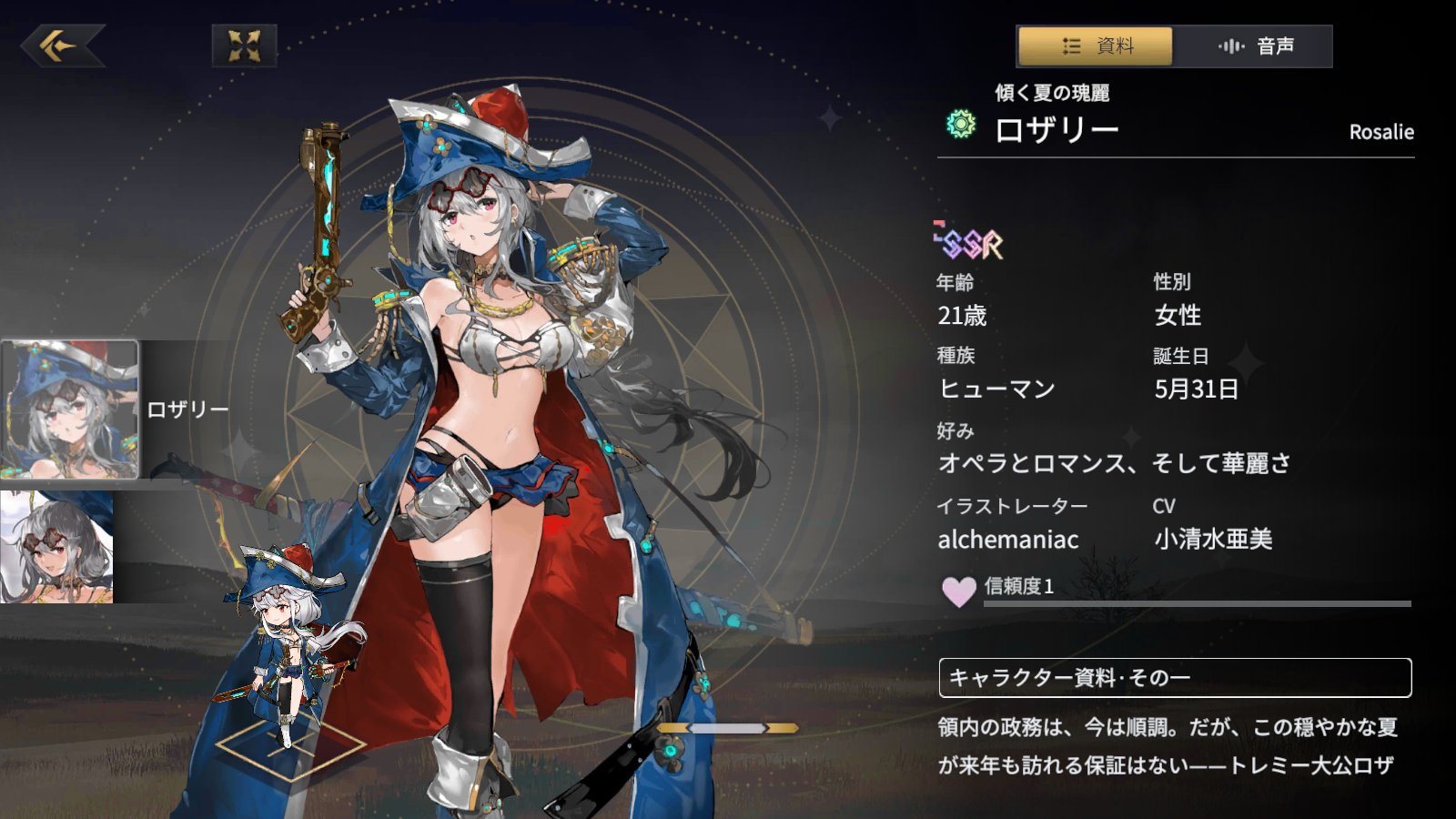Choose the second Rosalie portrait thumbnail
This screenshot has width=1456, height=819.
[x=56, y=547]
